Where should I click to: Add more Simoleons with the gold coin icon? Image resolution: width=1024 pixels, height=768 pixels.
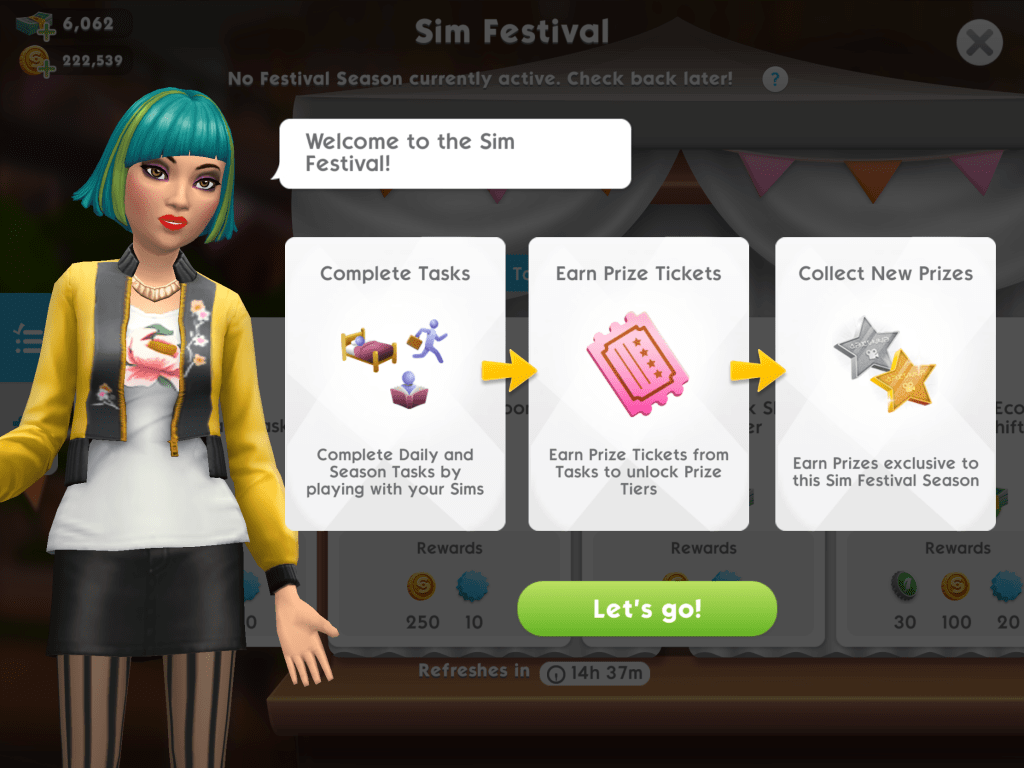click(x=35, y=62)
